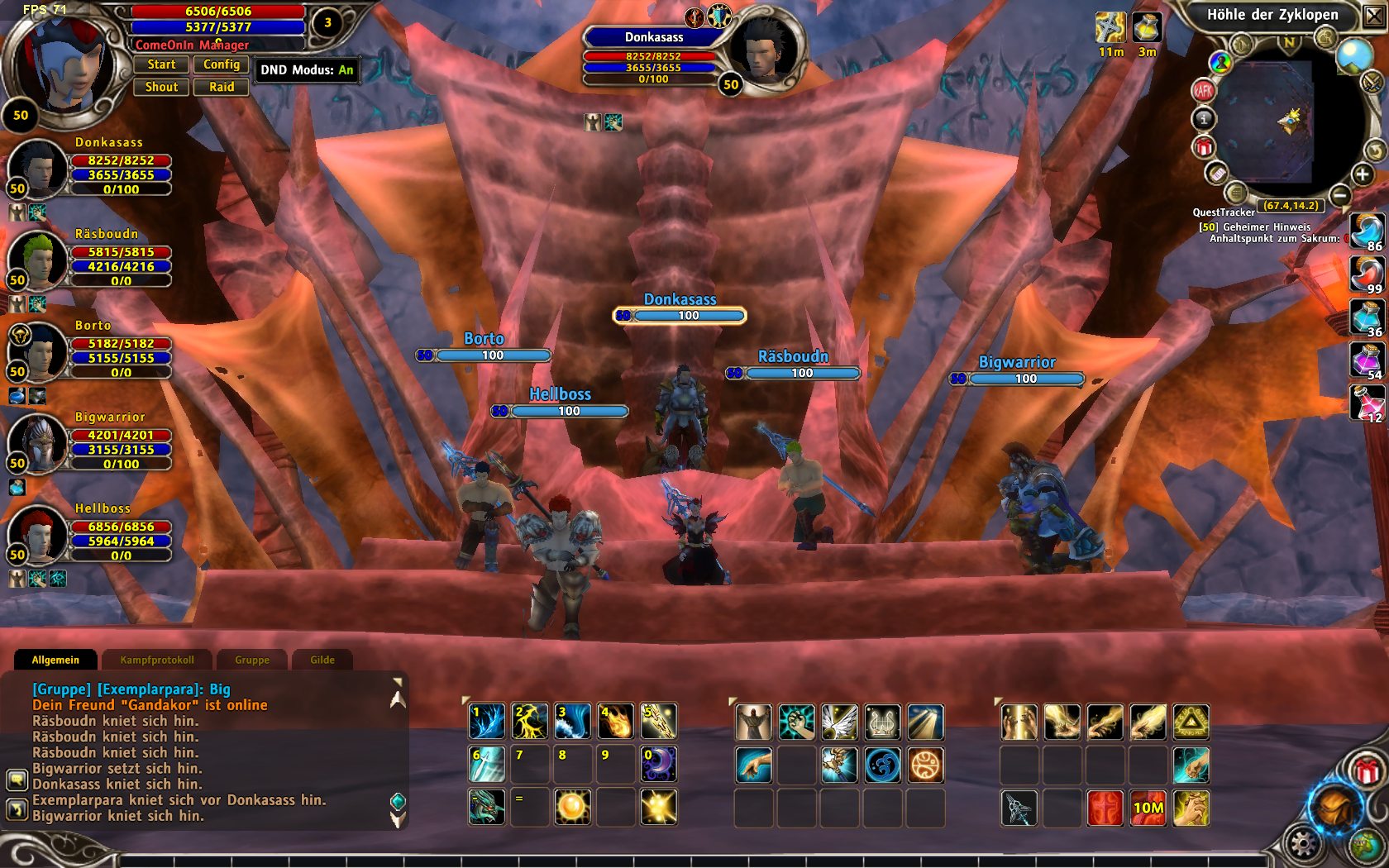
Task: Open the Gilde chat tab
Action: 322,660
